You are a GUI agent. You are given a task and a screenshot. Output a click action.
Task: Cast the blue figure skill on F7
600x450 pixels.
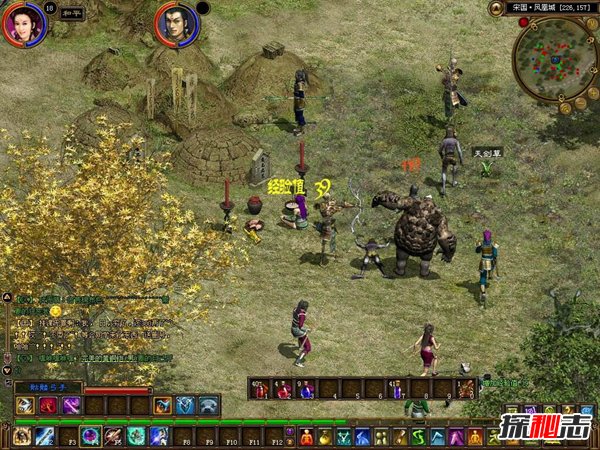pos(159,436)
